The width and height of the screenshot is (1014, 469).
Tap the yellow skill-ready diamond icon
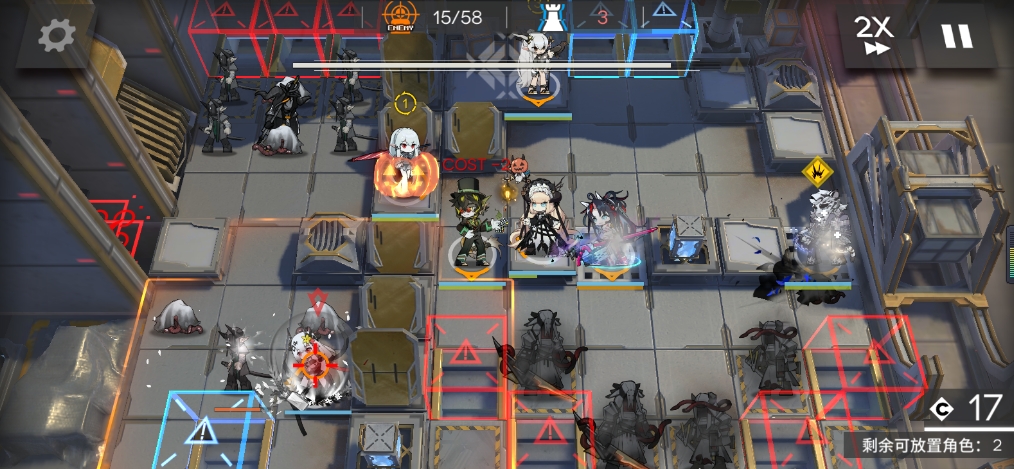click(x=819, y=172)
